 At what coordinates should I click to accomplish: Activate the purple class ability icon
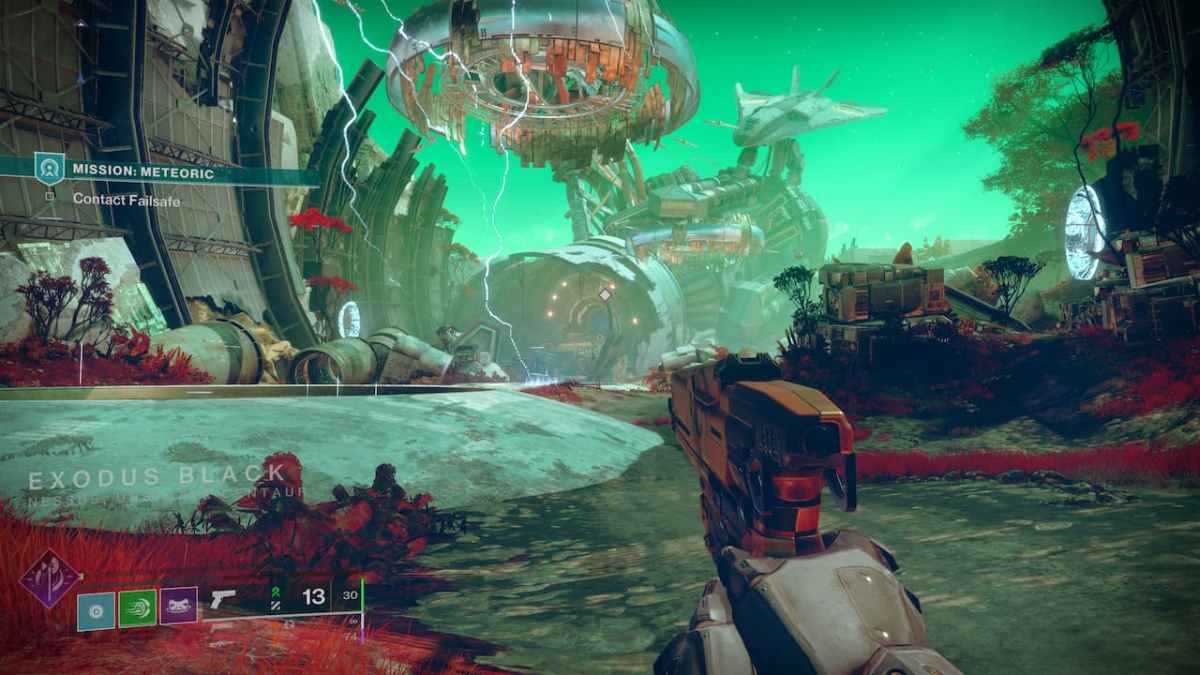[178, 607]
